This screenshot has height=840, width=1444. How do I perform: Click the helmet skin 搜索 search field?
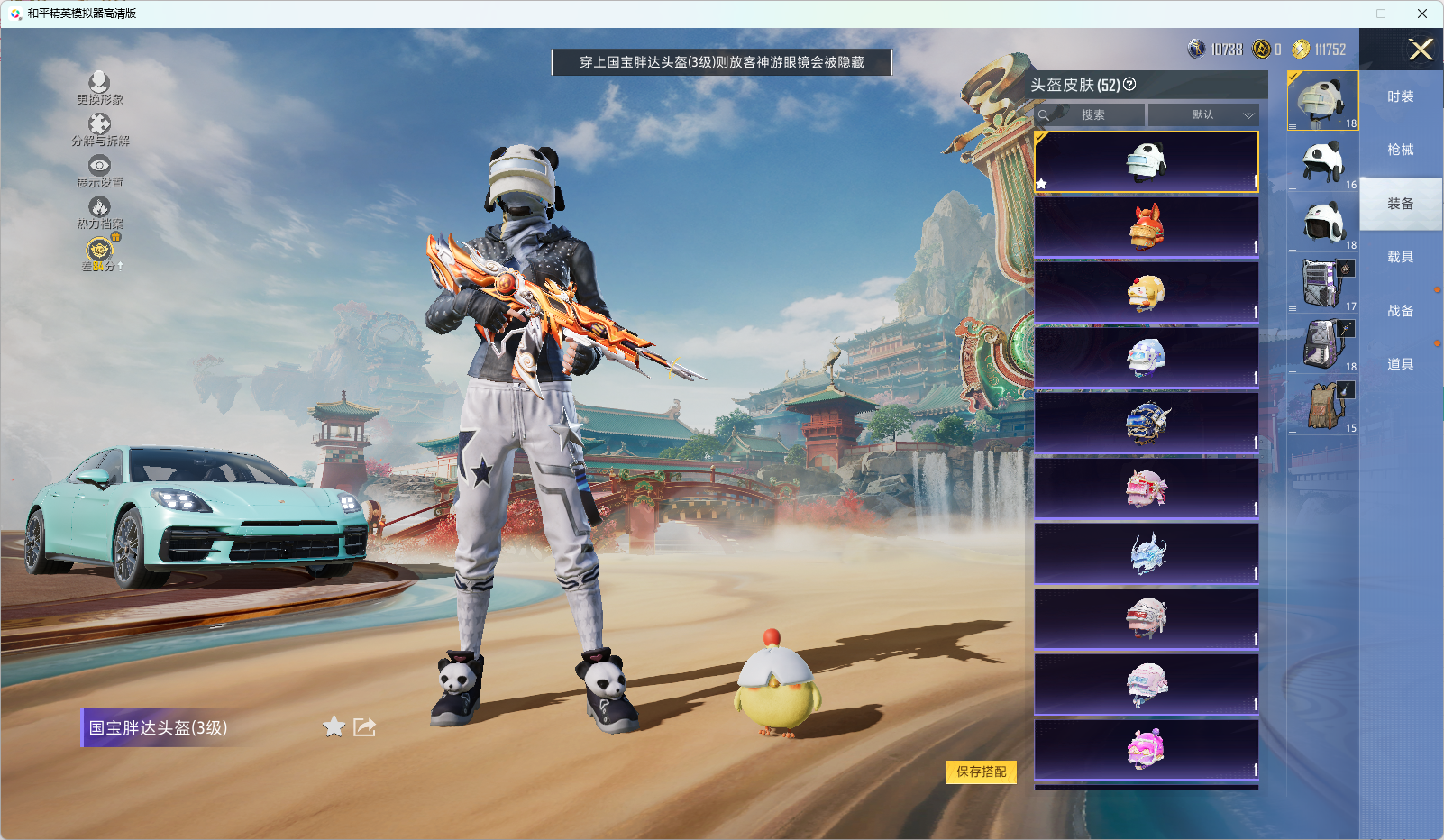[1092, 115]
